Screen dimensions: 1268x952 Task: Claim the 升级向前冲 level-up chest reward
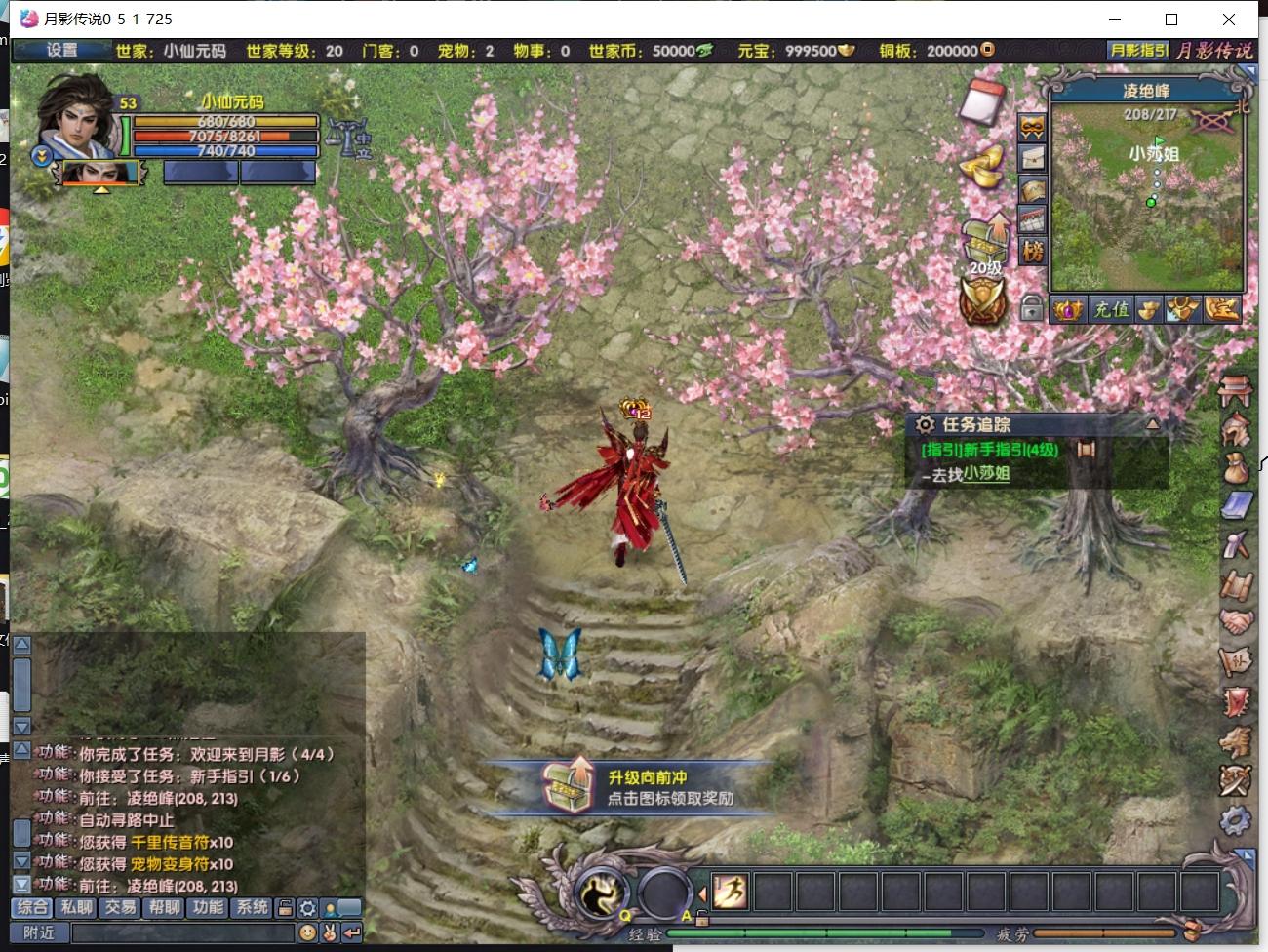[570, 783]
